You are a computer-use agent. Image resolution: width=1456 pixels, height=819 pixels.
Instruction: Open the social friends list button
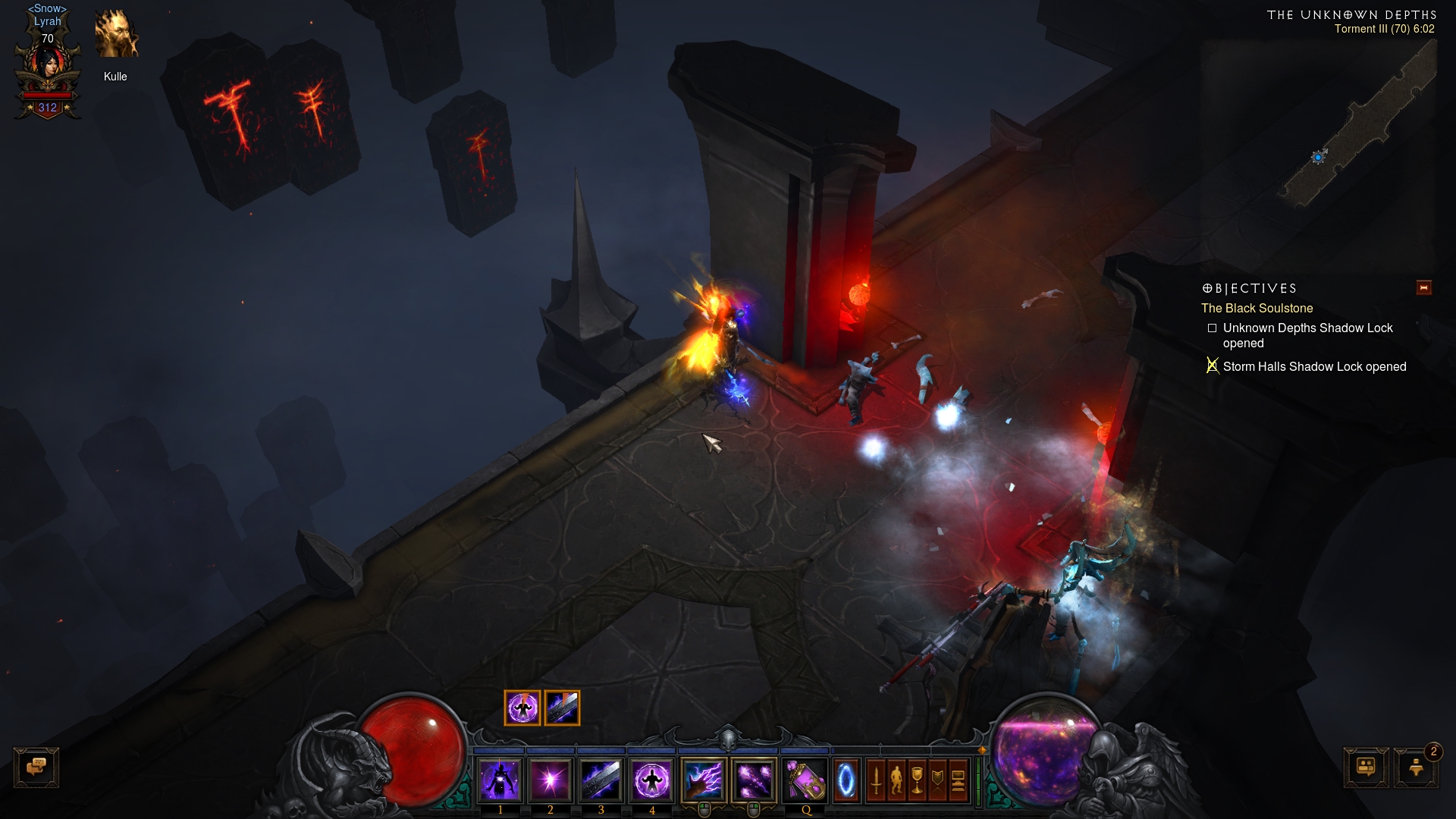tap(1366, 767)
